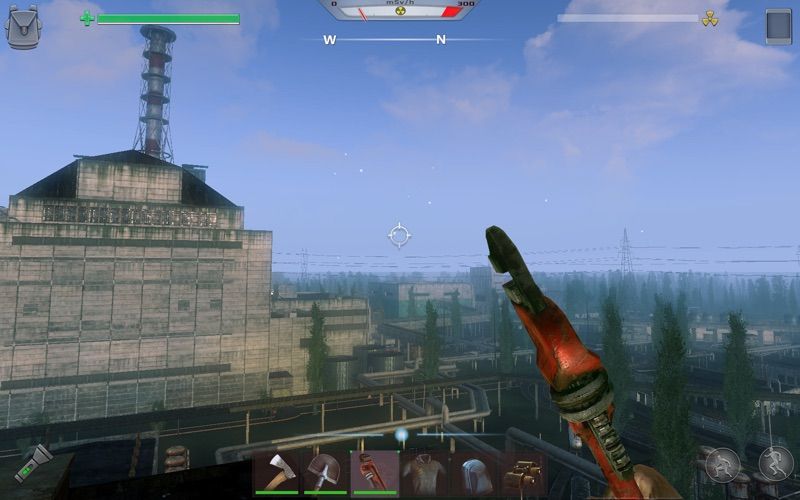Image resolution: width=800 pixels, height=500 pixels.
Task: Activate the sprint running button
Action: [x=775, y=463]
